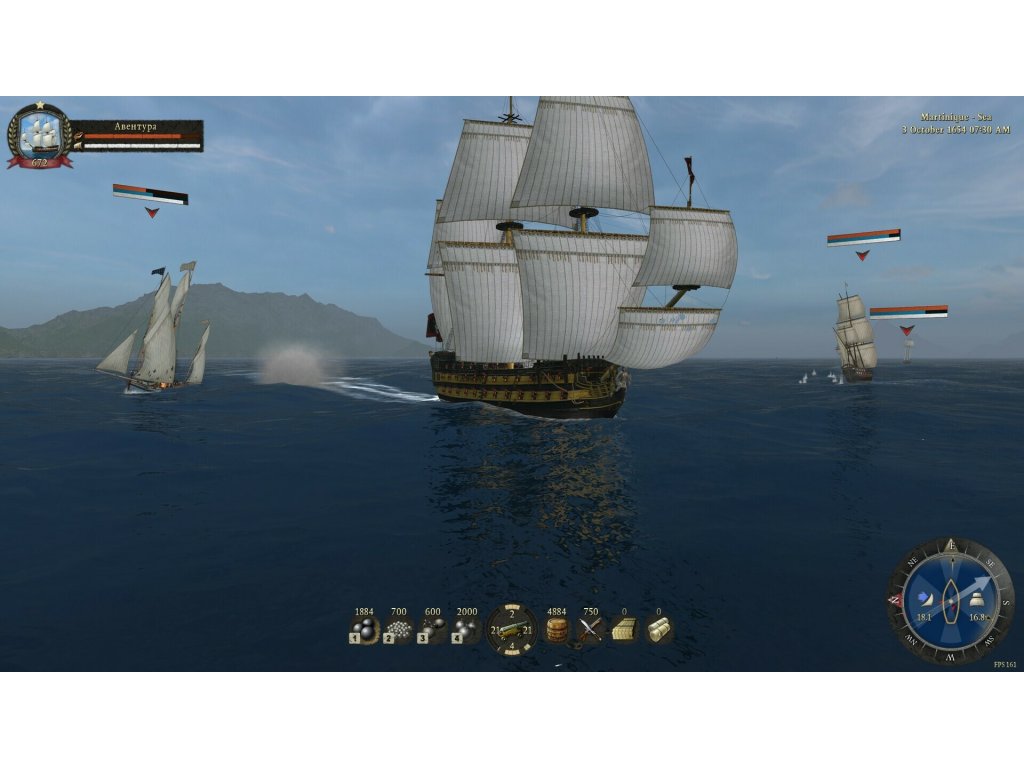The image size is (1024, 768).
Task: Click the Авентура ship portrait emblem
Action: pyautogui.click(x=39, y=134)
